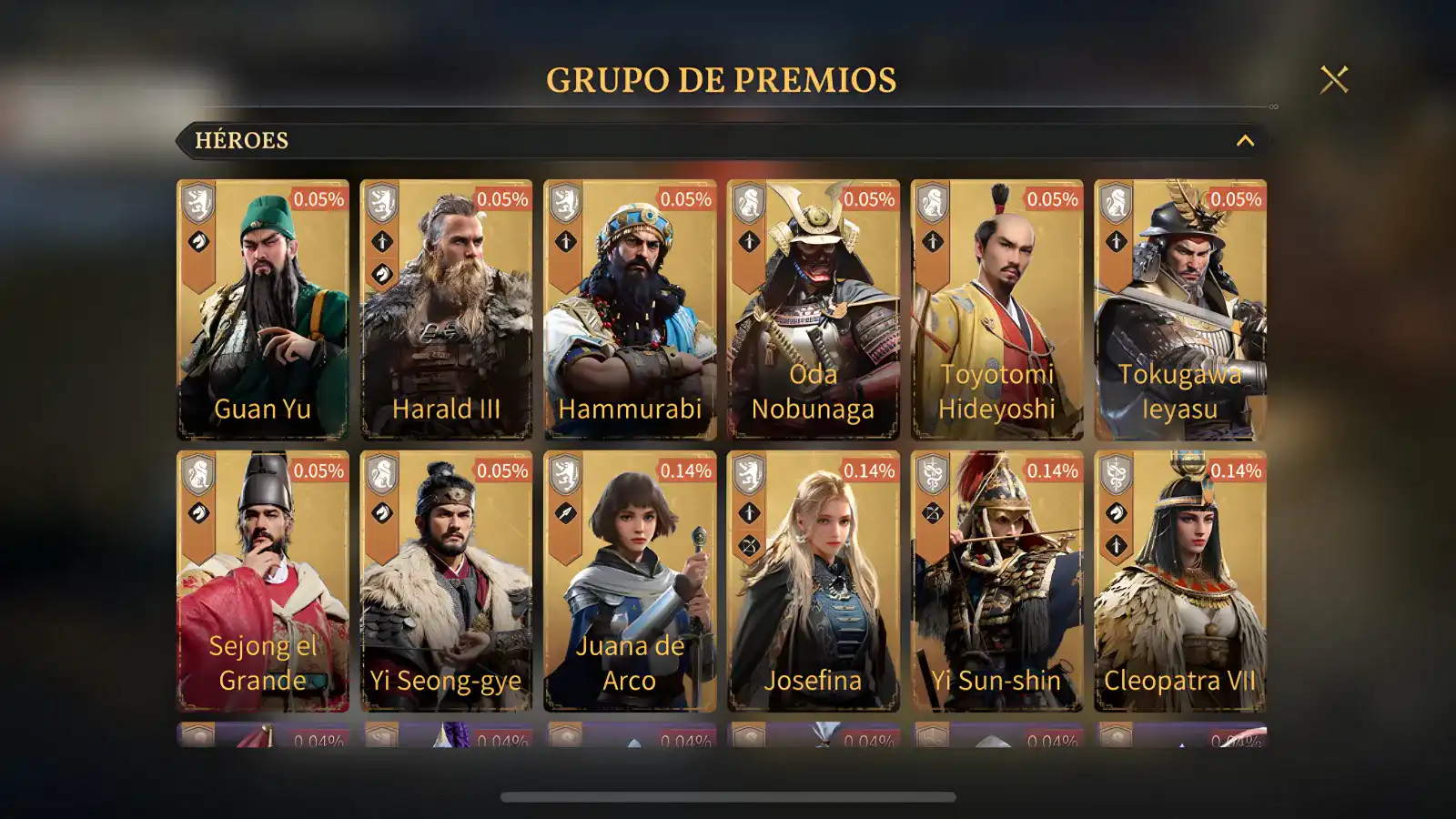Choose the Yi Seong-gye hero card

point(446,581)
